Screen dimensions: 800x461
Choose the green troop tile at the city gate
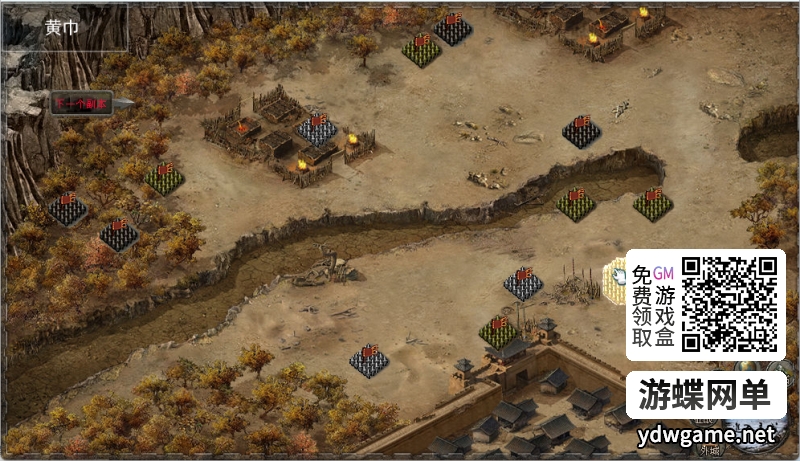[498, 329]
